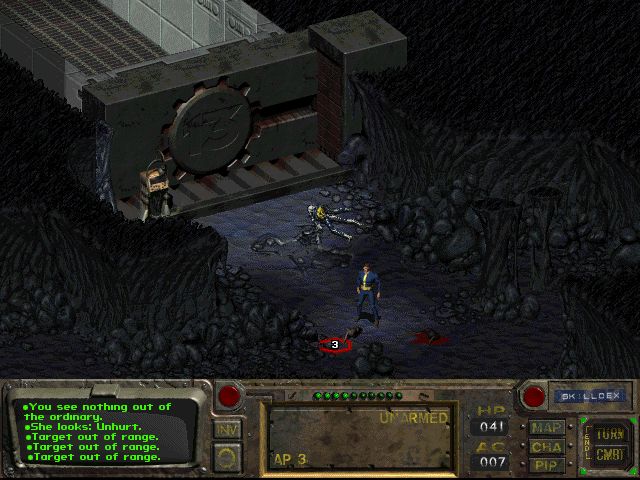This screenshot has width=640, height=480.
Task: Open the Skilldex panel
Action: [590, 396]
